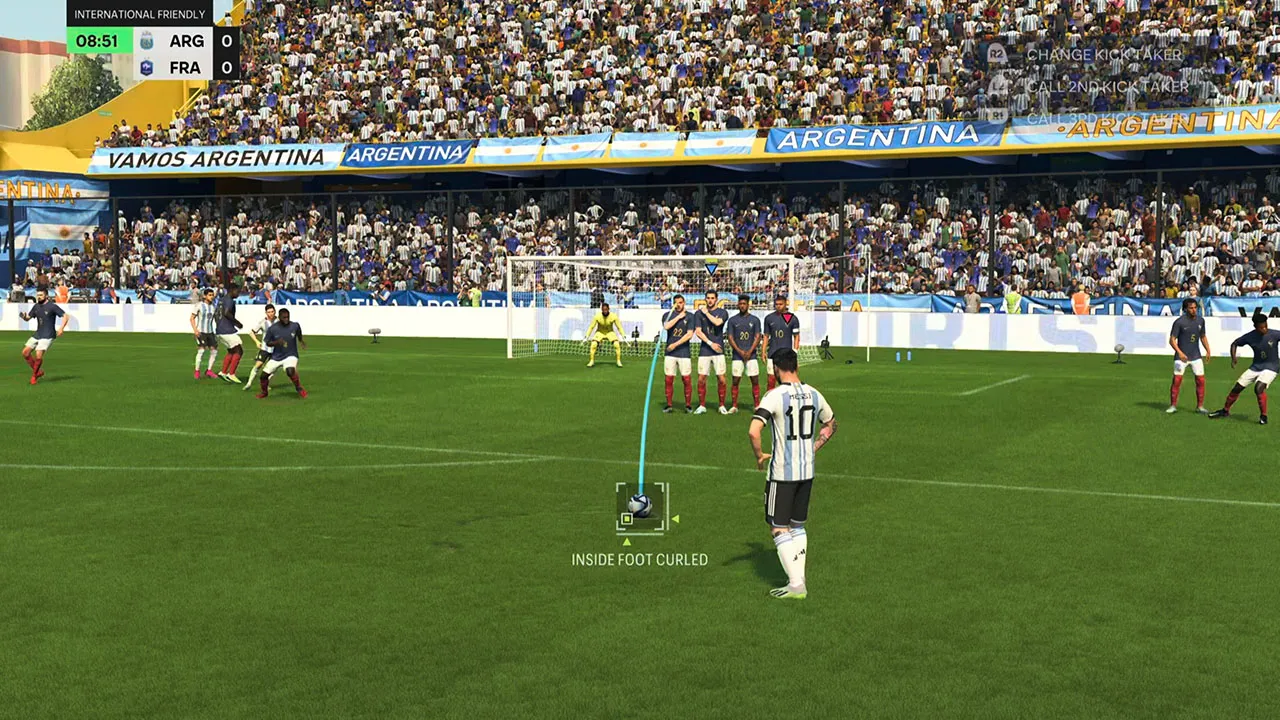1280x720 pixels.
Task: Select the Argentina crest on the scoreboard
Action: tap(148, 41)
